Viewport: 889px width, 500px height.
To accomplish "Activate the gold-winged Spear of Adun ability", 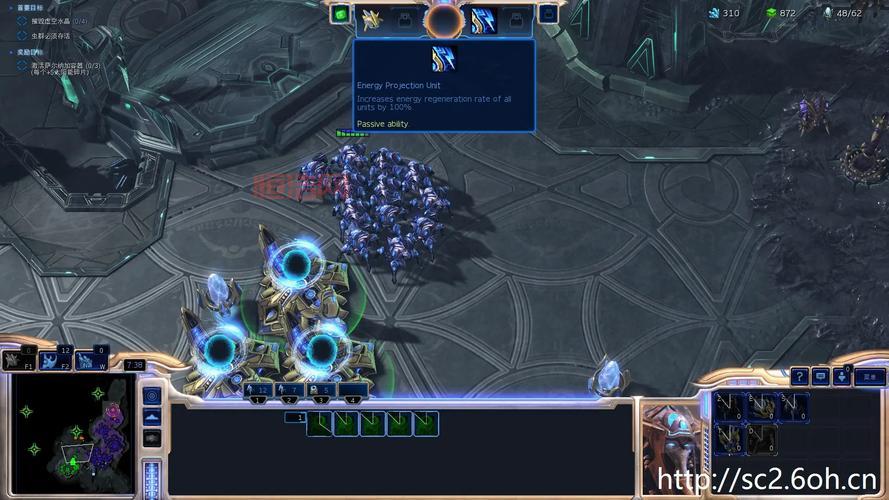I will (372, 18).
